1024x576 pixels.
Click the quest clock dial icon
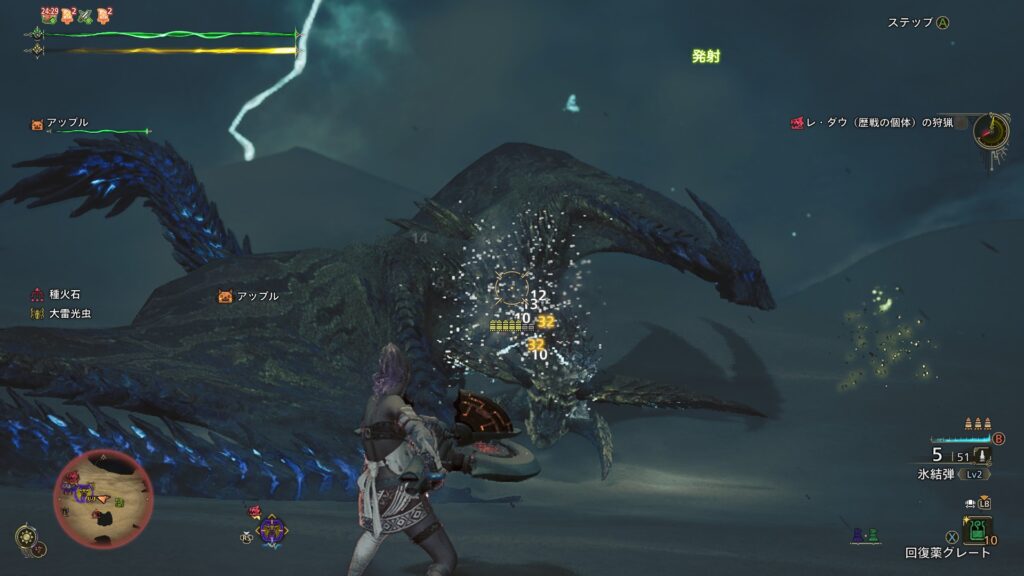coord(990,131)
